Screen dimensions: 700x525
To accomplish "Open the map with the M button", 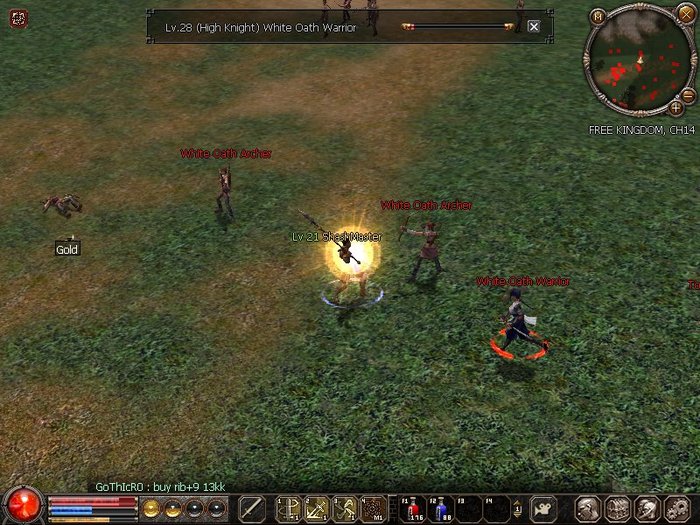I will (x=598, y=16).
